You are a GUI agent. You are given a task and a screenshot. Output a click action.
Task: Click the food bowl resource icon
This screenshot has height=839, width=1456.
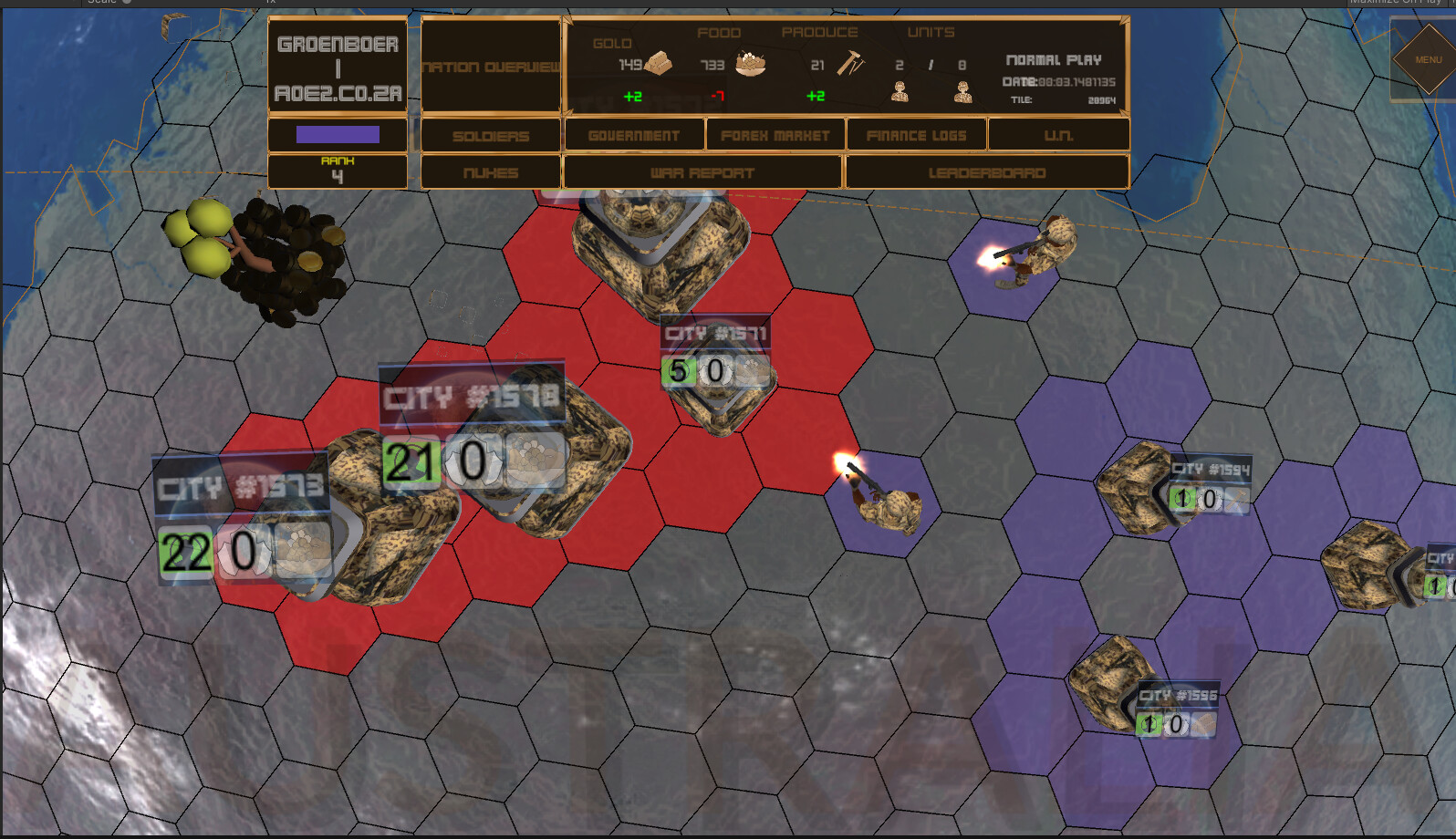pyautogui.click(x=750, y=64)
